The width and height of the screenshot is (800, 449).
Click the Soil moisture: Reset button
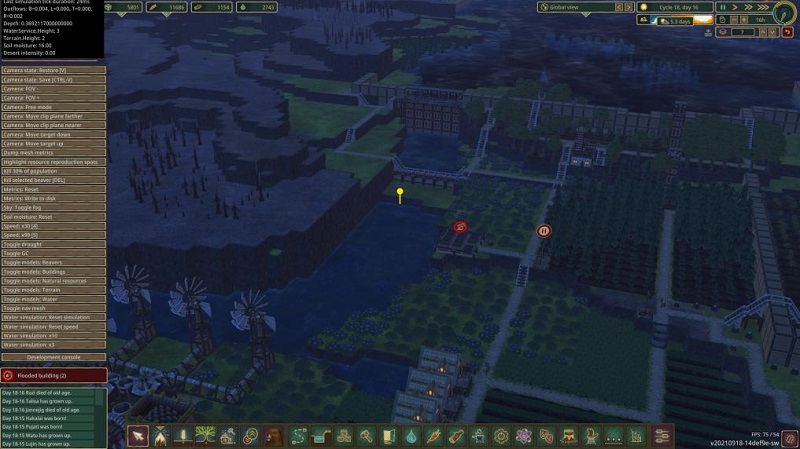54,216
